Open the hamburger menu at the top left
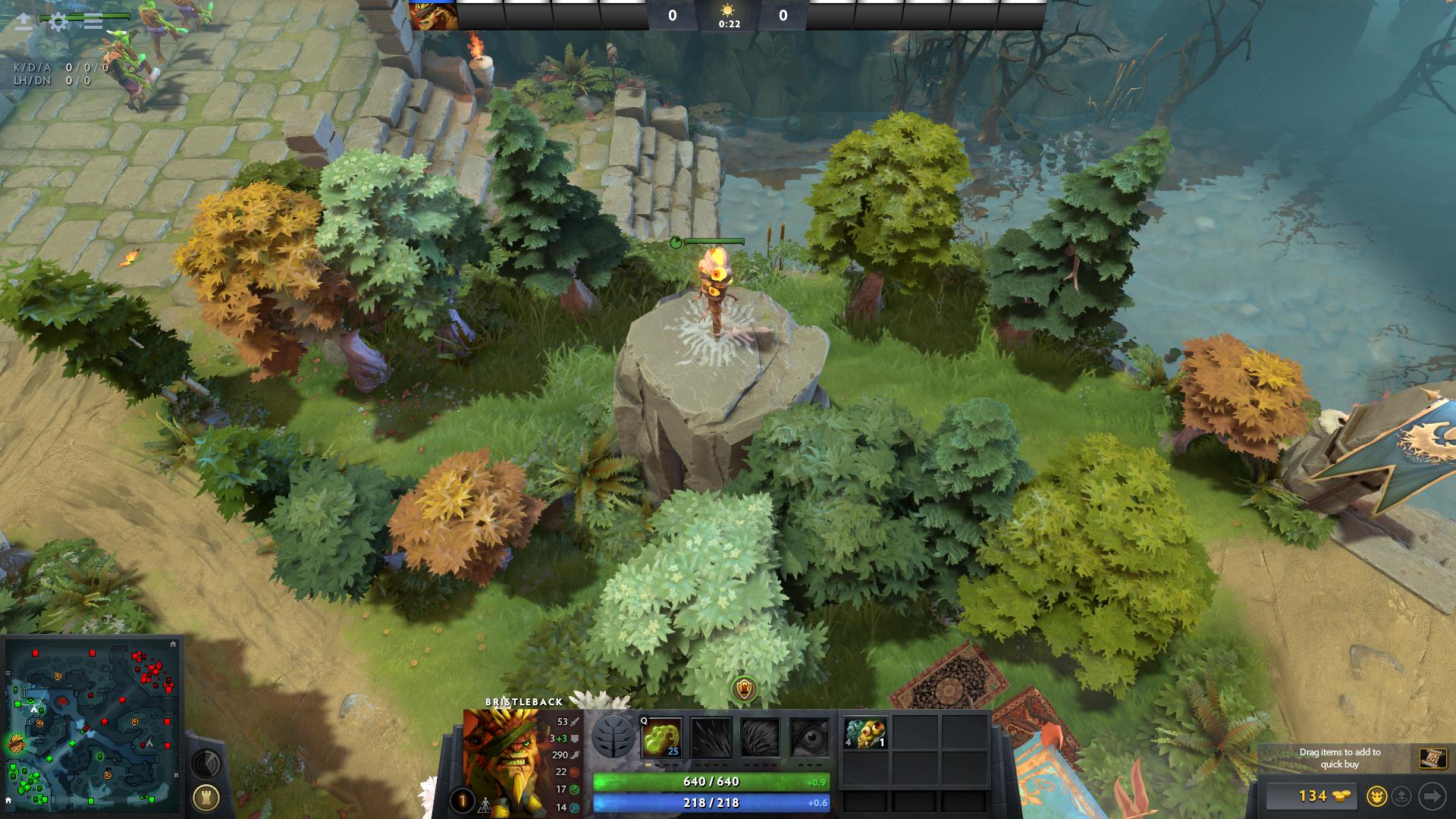The height and width of the screenshot is (819, 1456). point(93,21)
